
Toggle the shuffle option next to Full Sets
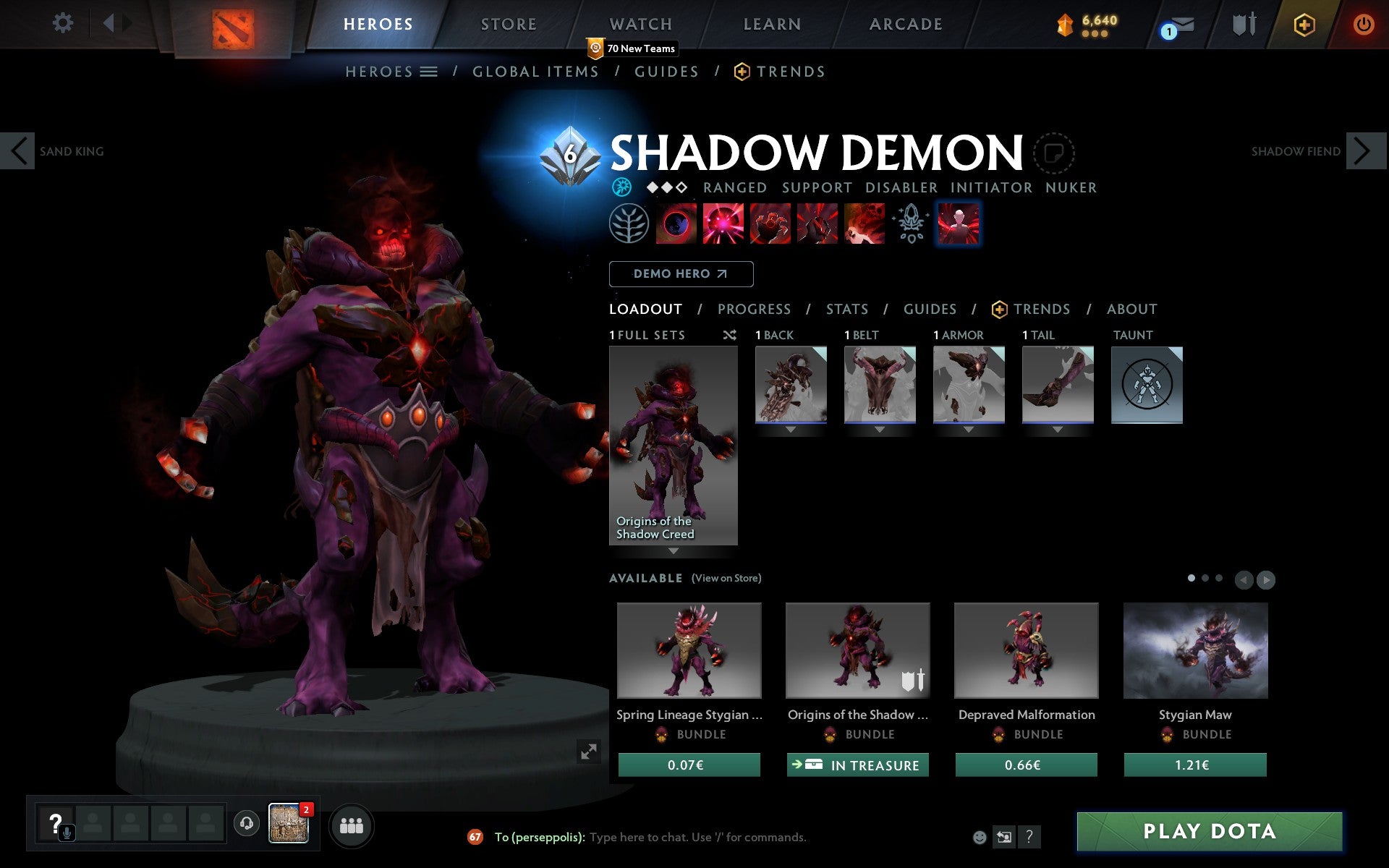[x=729, y=335]
